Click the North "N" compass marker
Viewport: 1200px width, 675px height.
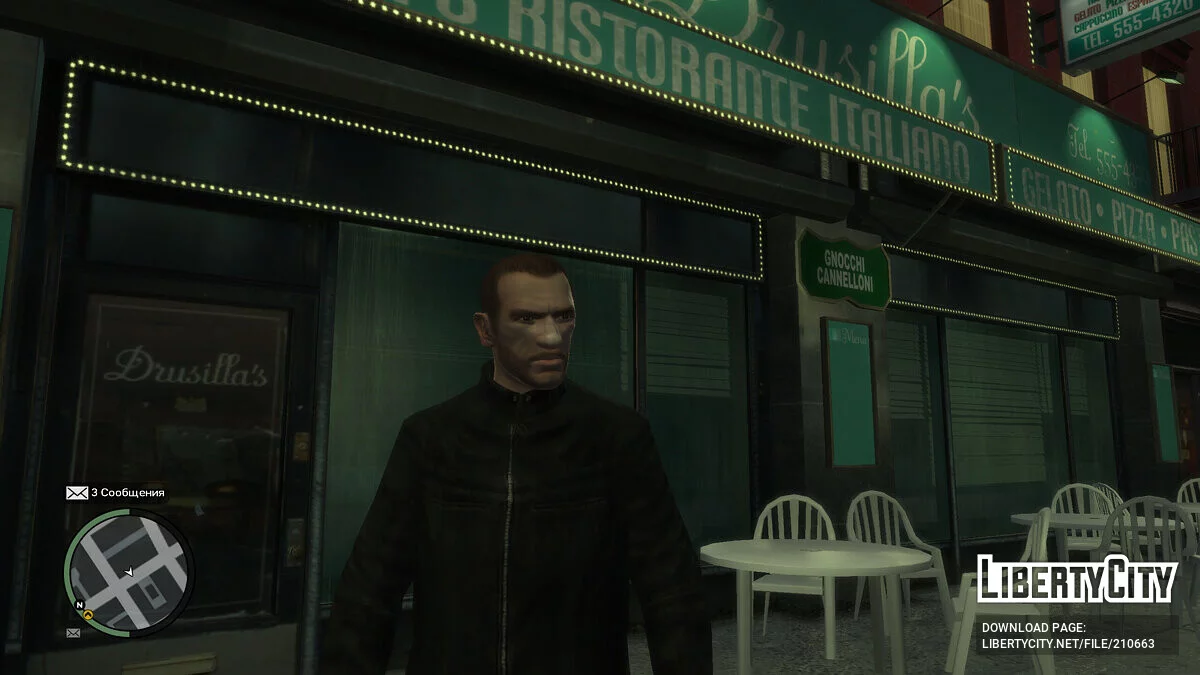[78, 605]
